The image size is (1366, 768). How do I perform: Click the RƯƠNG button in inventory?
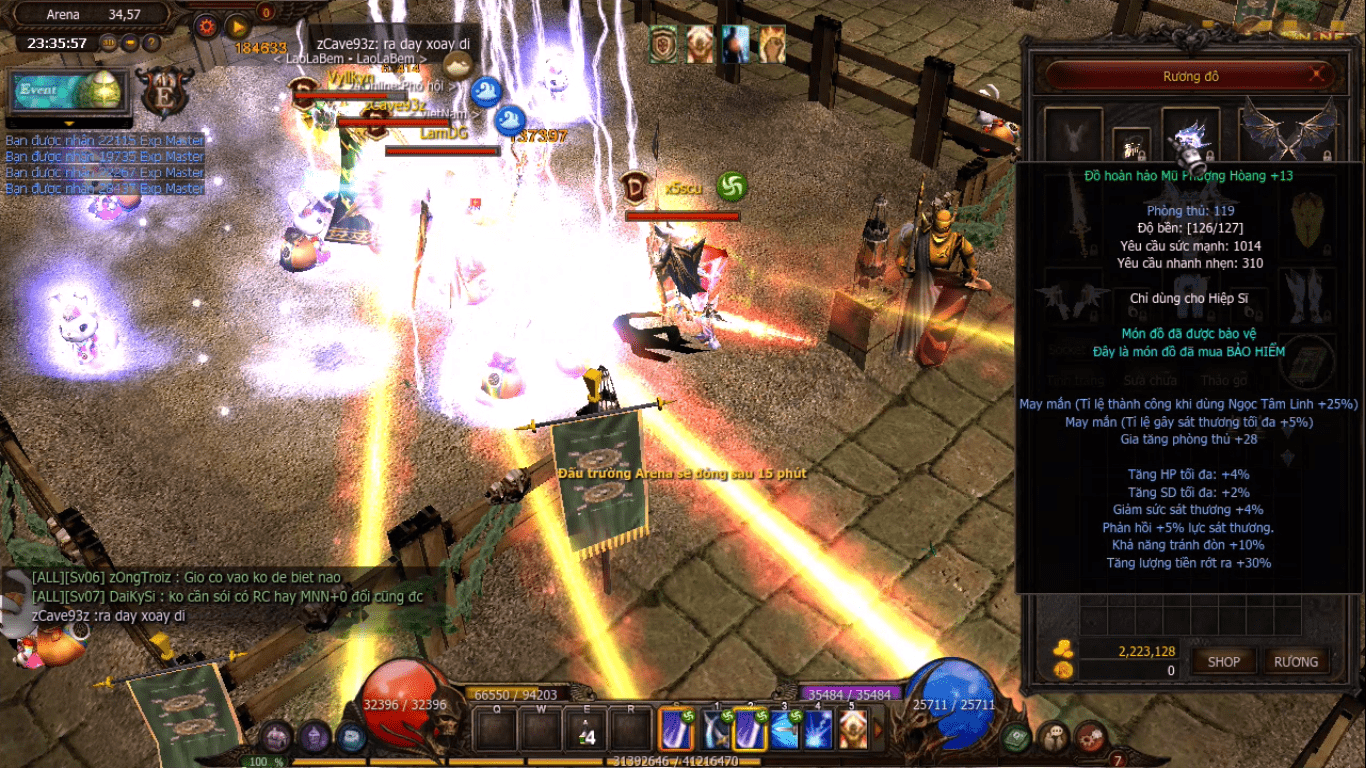coord(1296,662)
